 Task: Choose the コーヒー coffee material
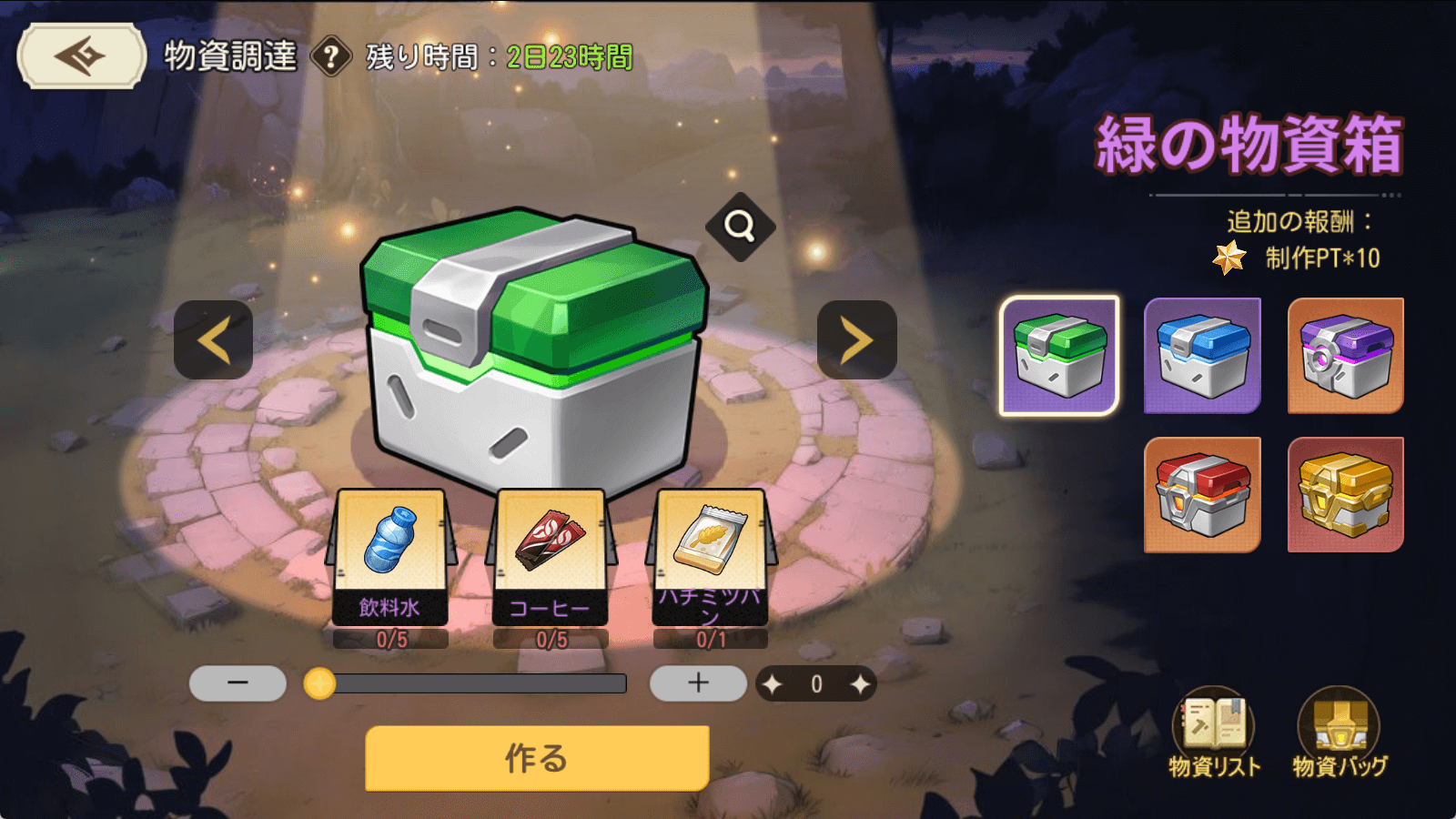click(550, 555)
